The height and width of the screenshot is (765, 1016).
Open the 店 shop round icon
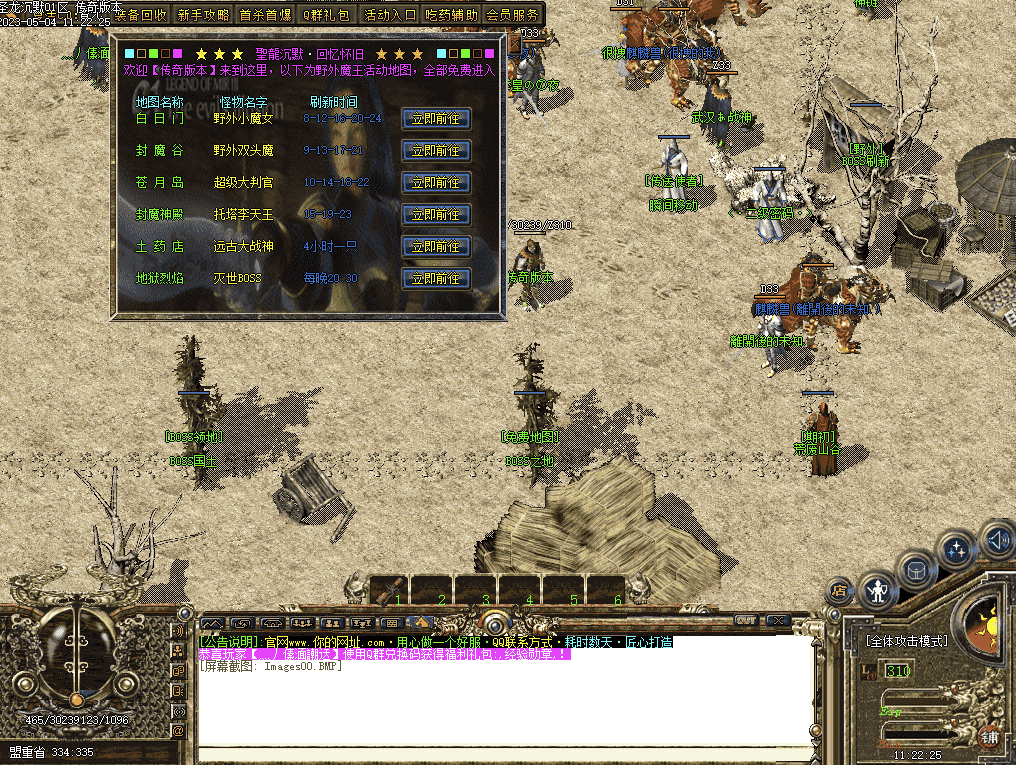coord(840,591)
